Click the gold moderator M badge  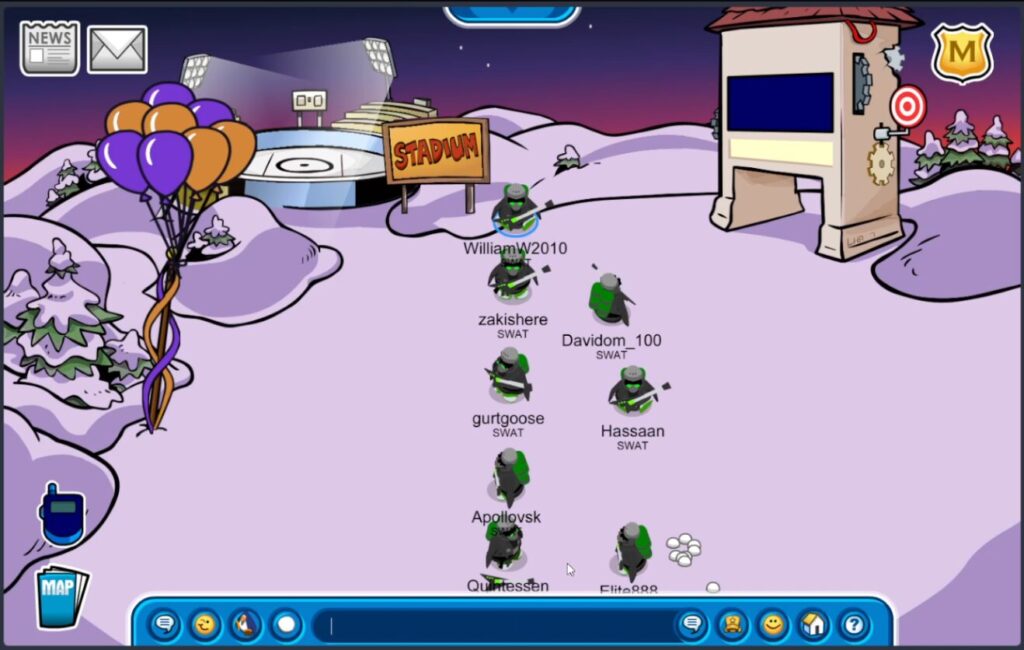click(x=961, y=53)
